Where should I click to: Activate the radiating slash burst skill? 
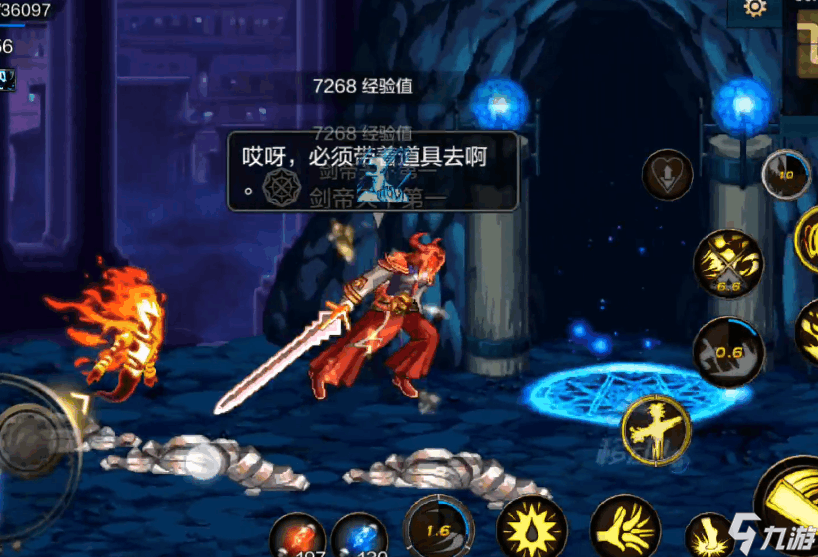click(624, 527)
